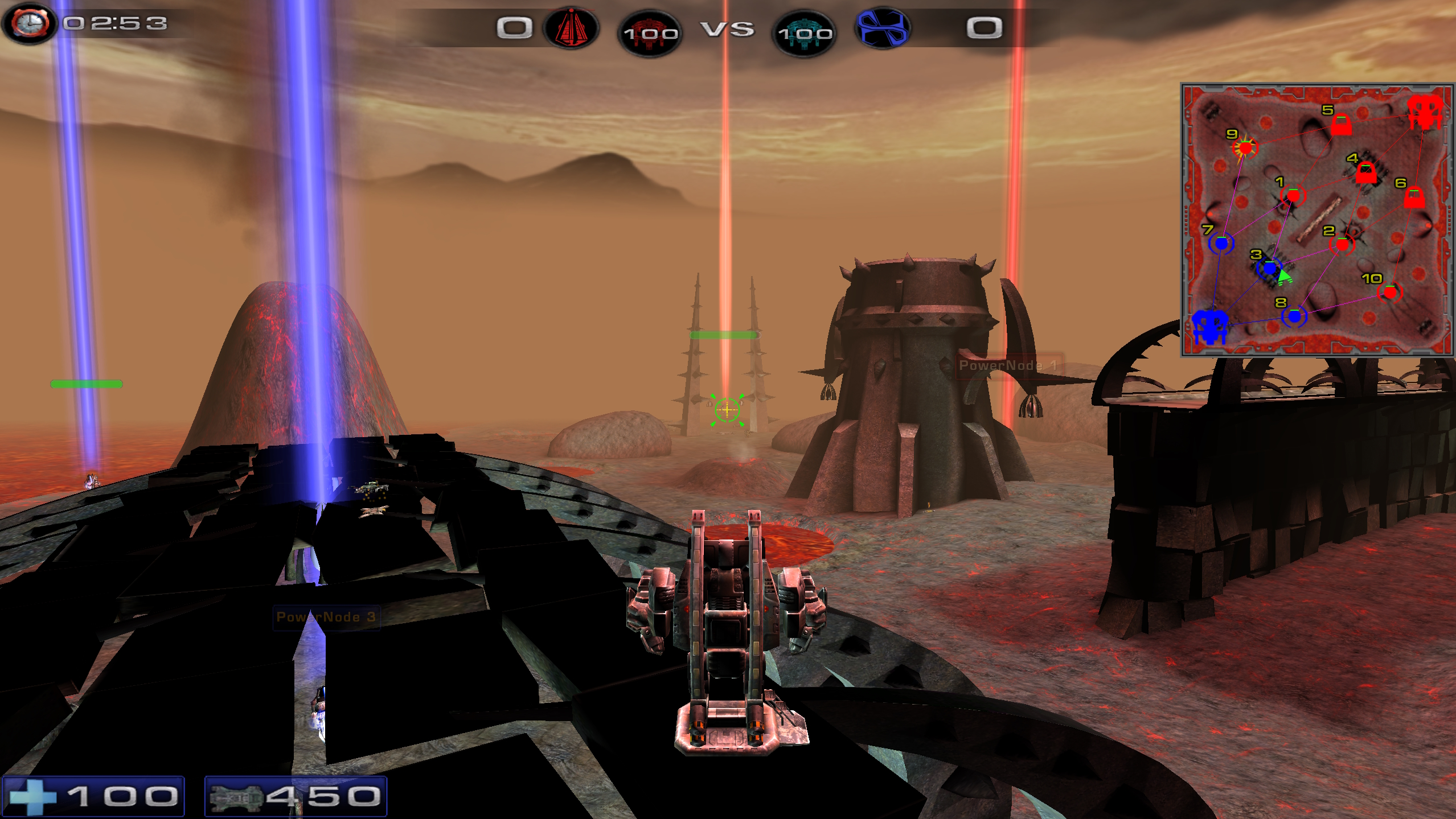Image resolution: width=1456 pixels, height=819 pixels.
Task: Click the red power core on minimap
Action: tap(1425, 111)
